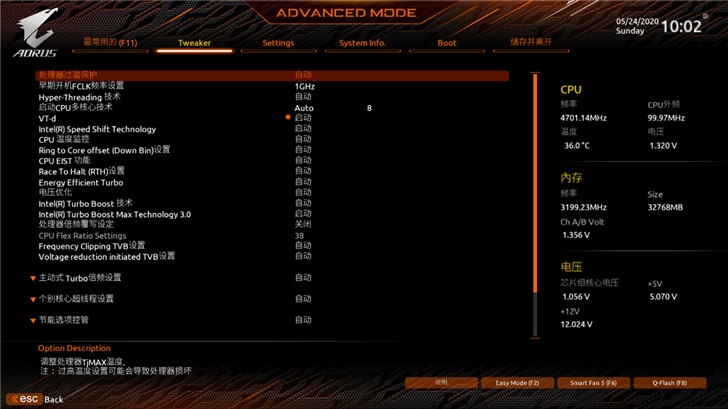Choose Intel(R) Turbo Boost Max Technology 3.0
Viewport: 728px width, 409px height.
(115, 214)
